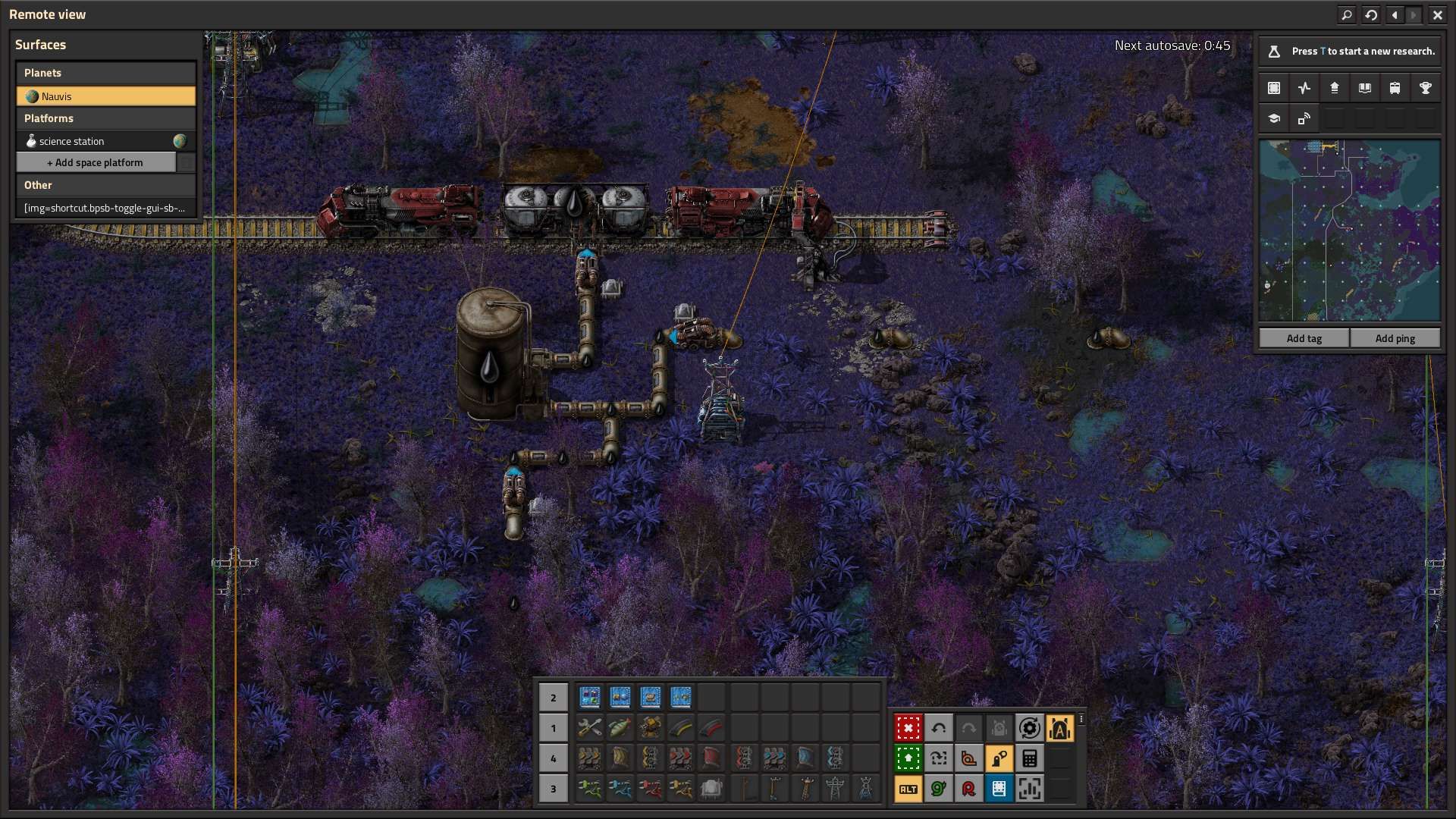Open the search magnifier in title bar

click(1347, 14)
